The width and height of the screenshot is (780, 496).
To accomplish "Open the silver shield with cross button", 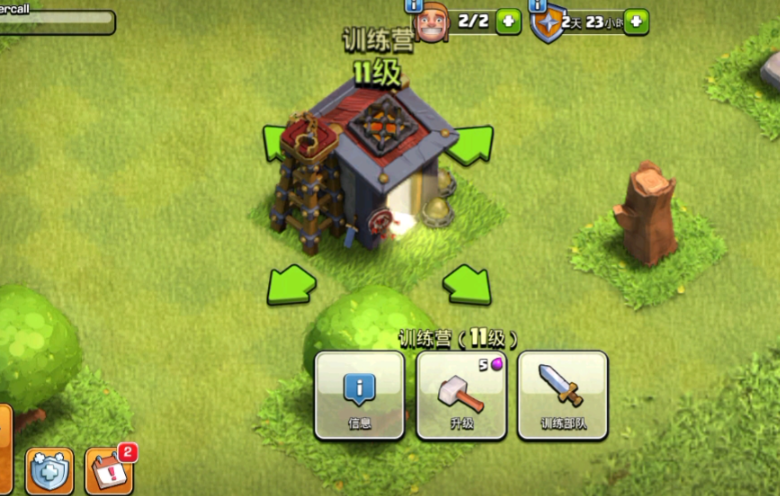I will coord(50,472).
